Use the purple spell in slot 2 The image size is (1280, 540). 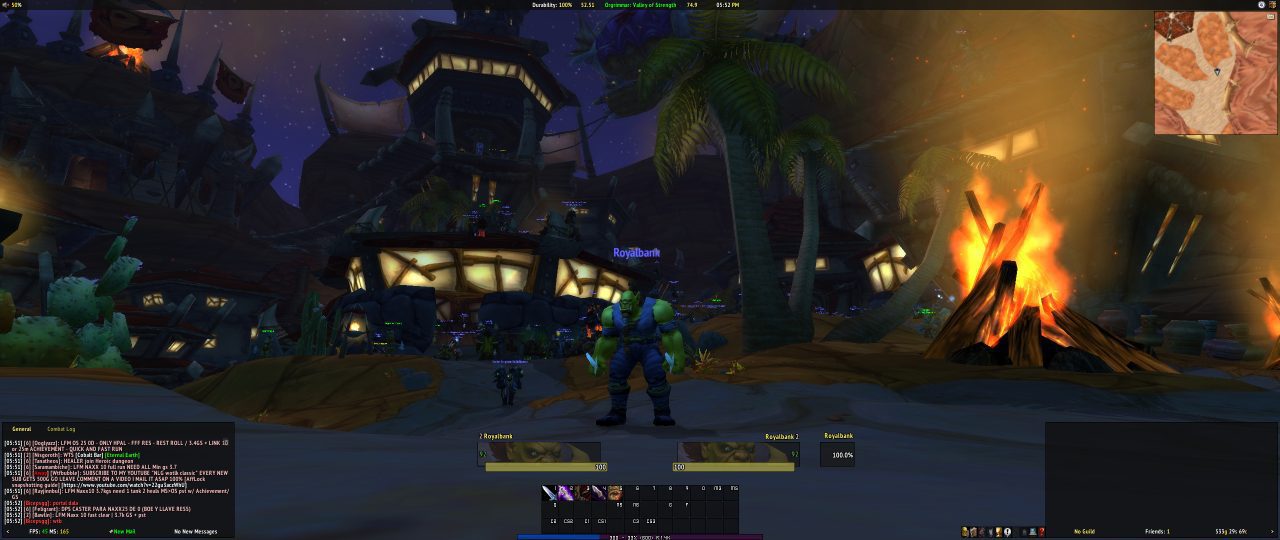(566, 492)
